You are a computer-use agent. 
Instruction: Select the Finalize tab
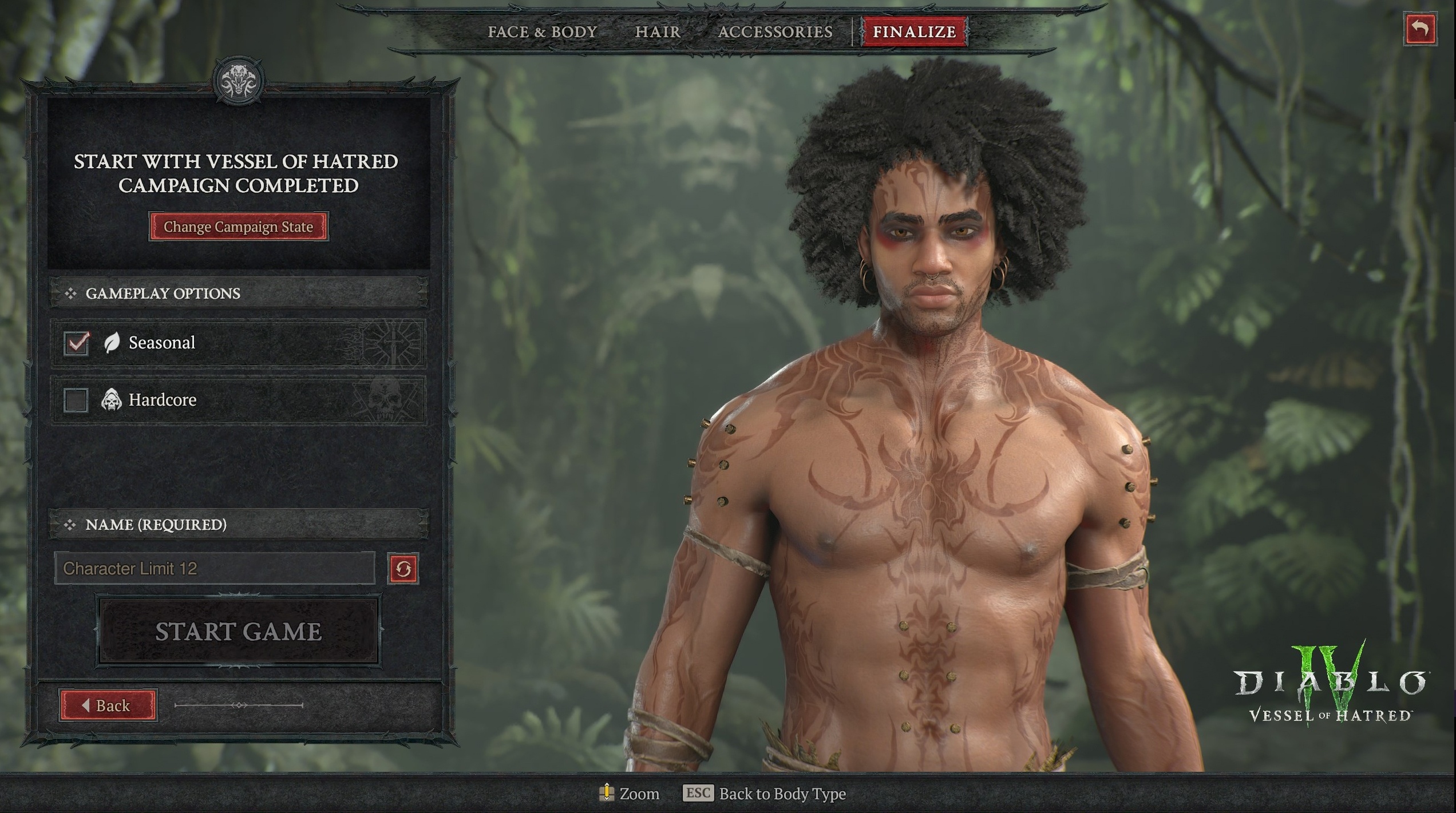[914, 32]
